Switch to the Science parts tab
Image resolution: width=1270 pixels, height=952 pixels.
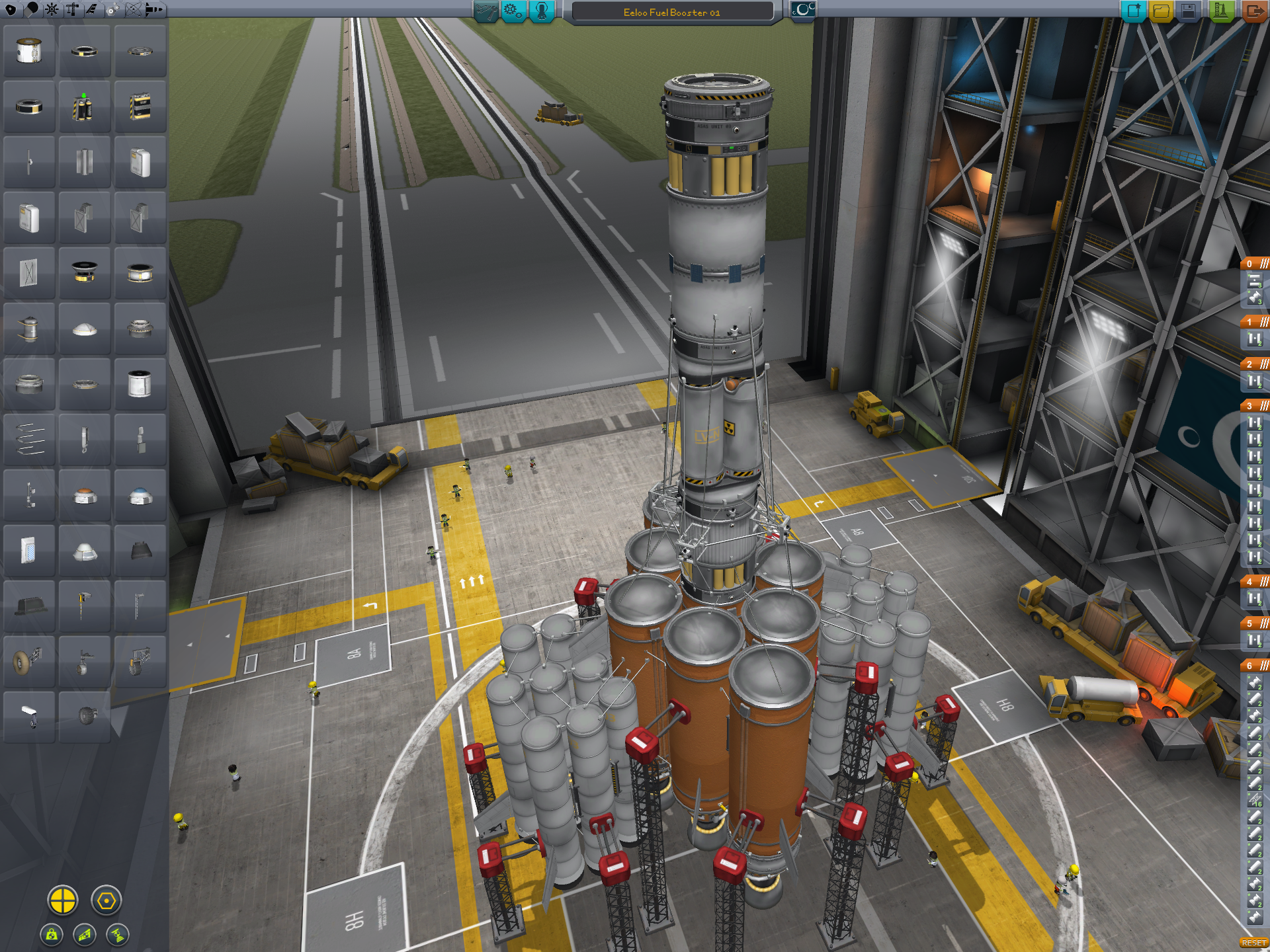pyautogui.click(x=134, y=9)
